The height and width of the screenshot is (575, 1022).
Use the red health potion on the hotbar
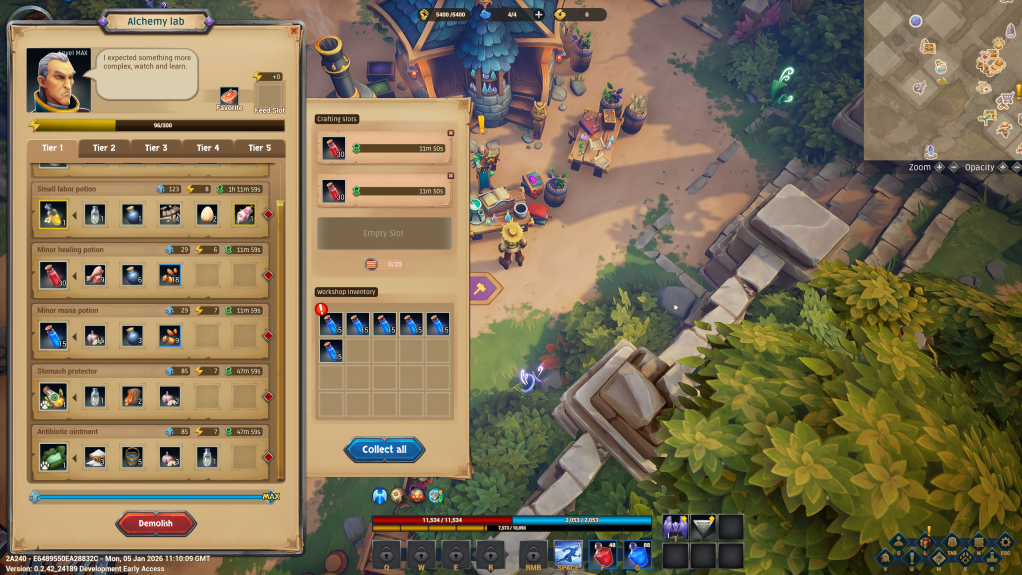pos(601,555)
